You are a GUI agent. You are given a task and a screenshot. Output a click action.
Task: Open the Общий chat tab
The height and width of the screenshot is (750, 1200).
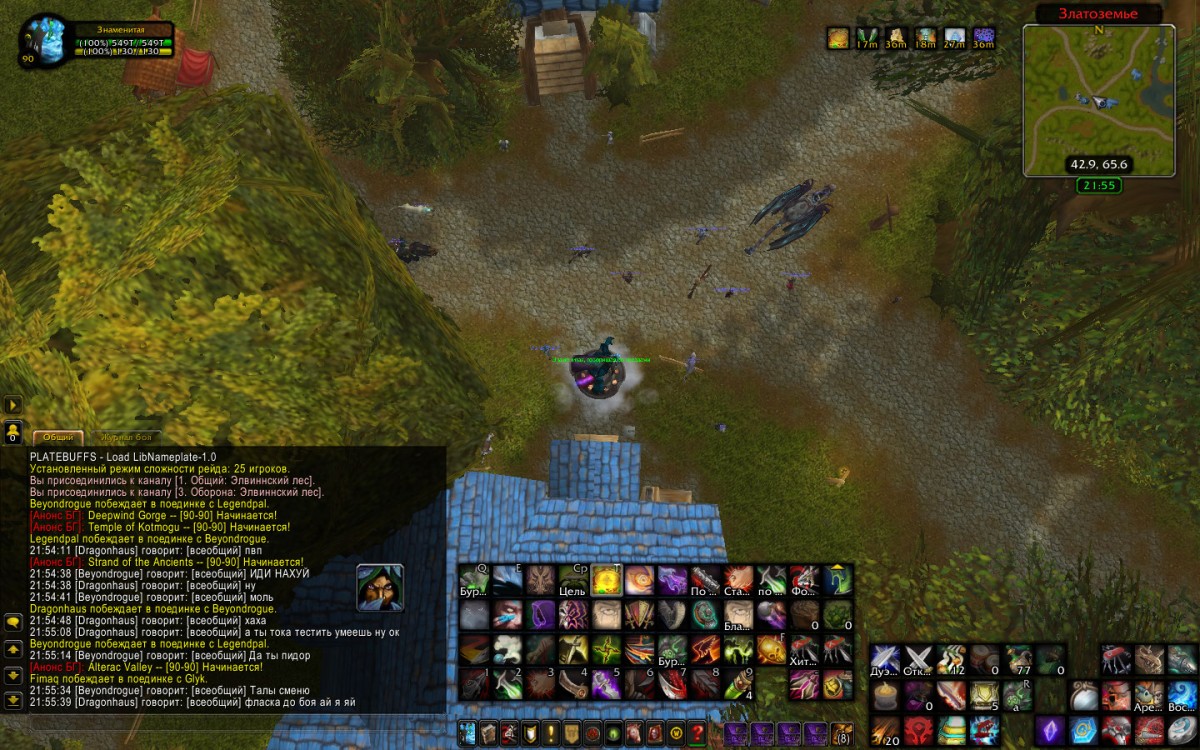[x=57, y=437]
